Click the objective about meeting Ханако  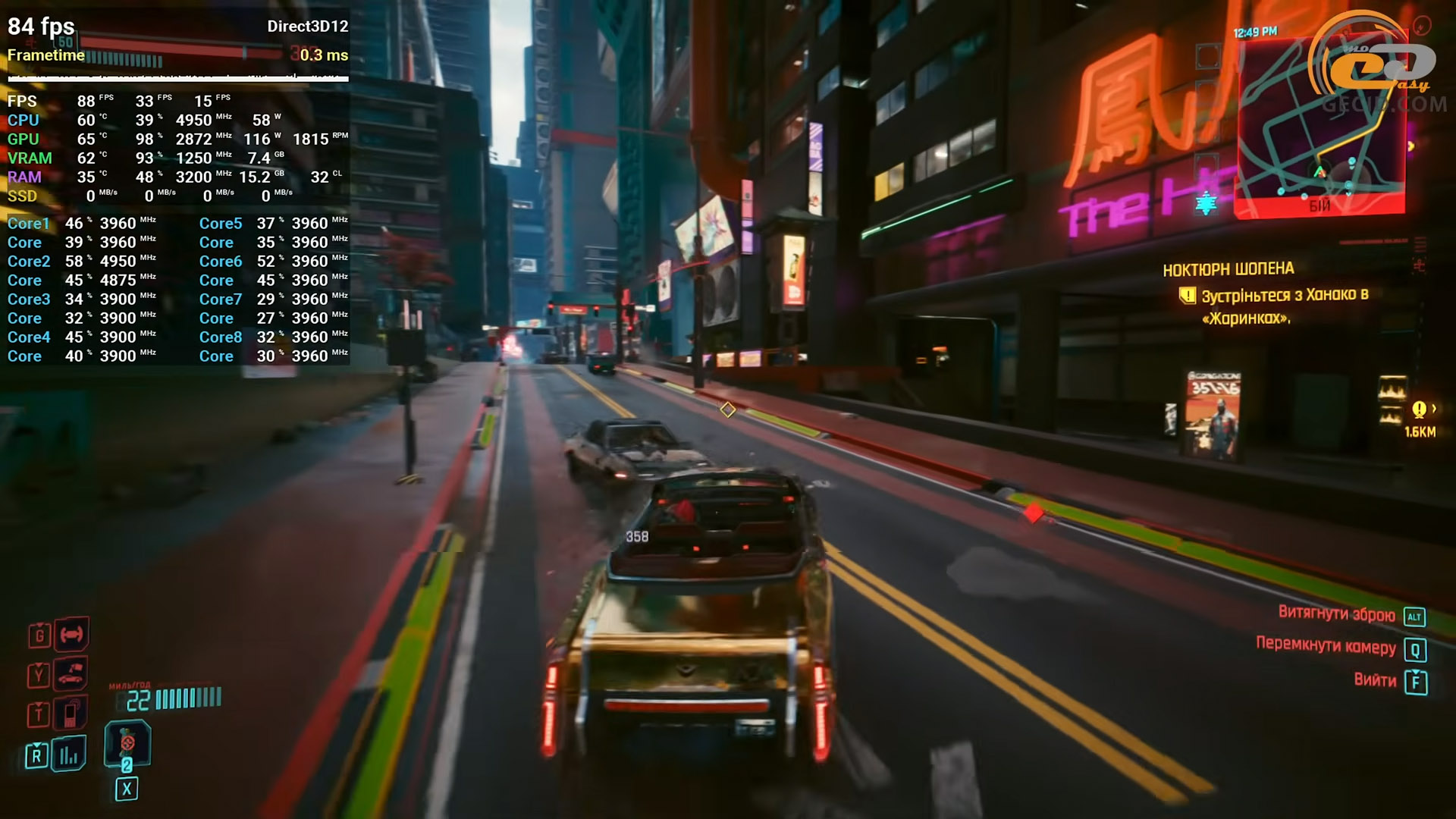click(x=1282, y=306)
